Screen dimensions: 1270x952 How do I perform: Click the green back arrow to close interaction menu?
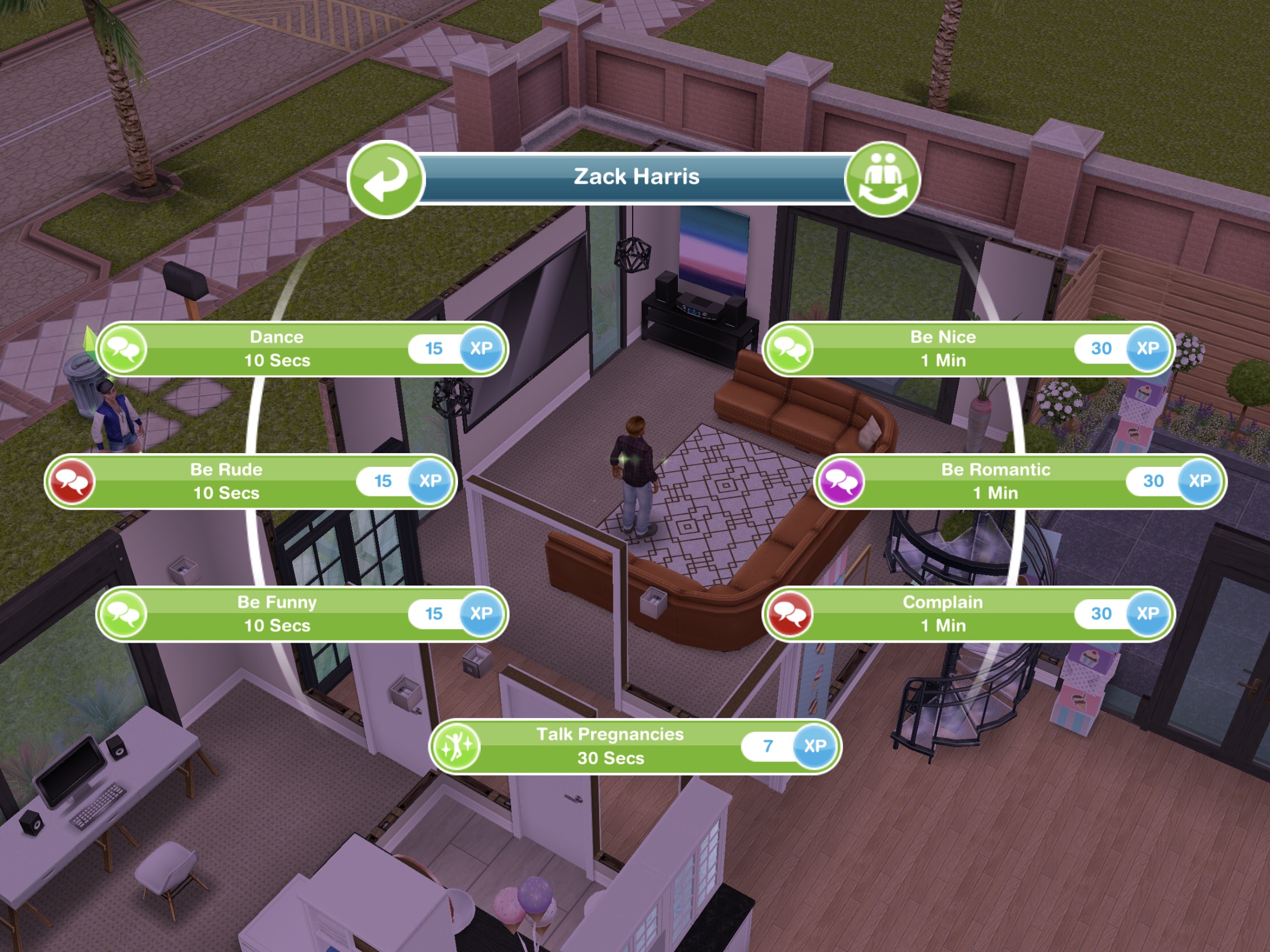[x=386, y=180]
